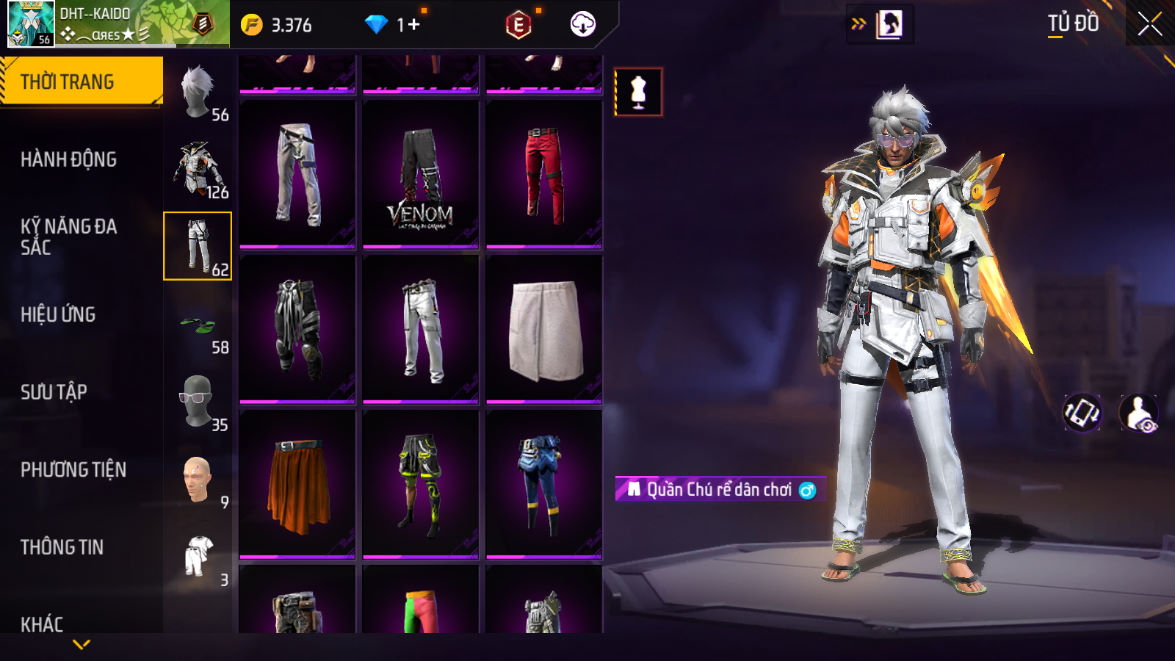Close the wardrobe with the X button
This screenshot has height=661, width=1175.
1149,24
